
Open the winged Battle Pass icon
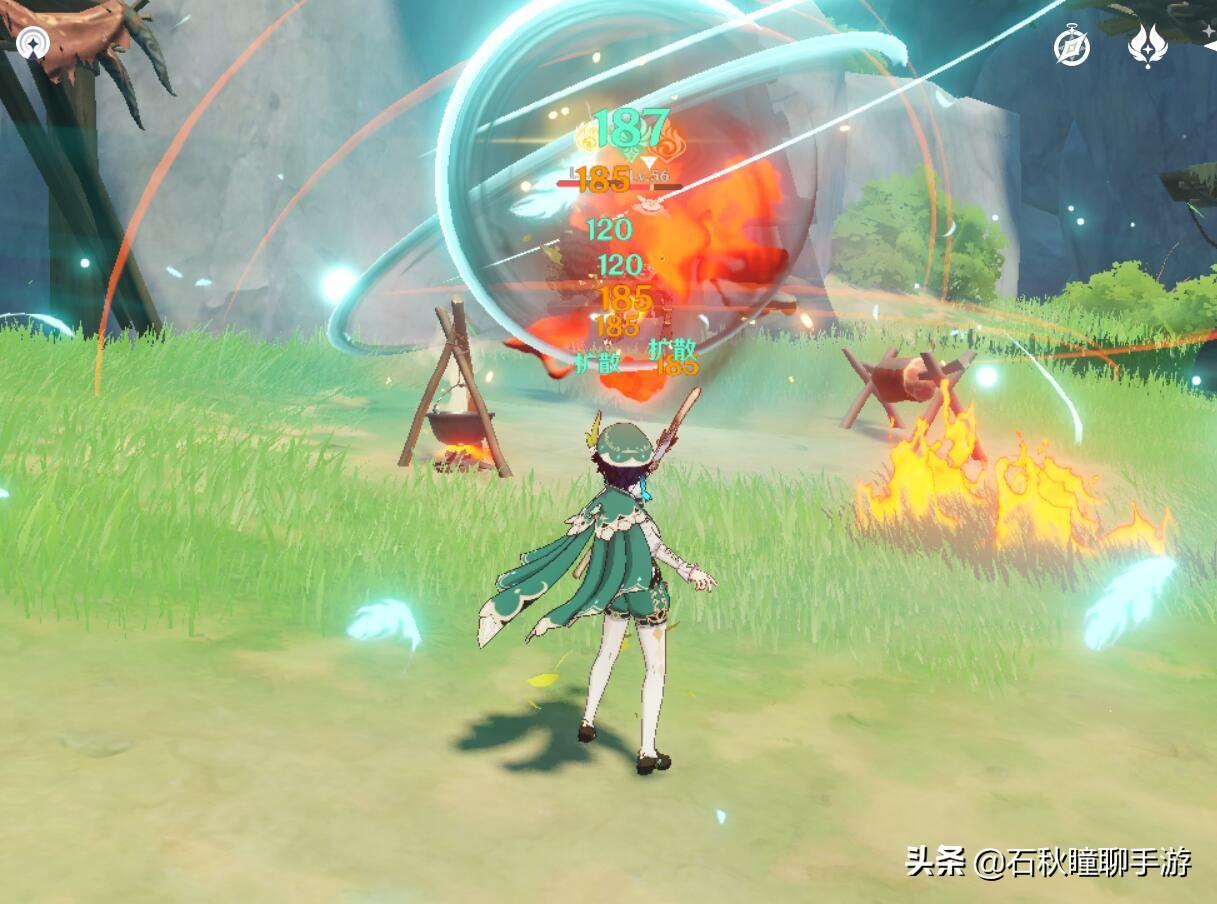point(1148,46)
